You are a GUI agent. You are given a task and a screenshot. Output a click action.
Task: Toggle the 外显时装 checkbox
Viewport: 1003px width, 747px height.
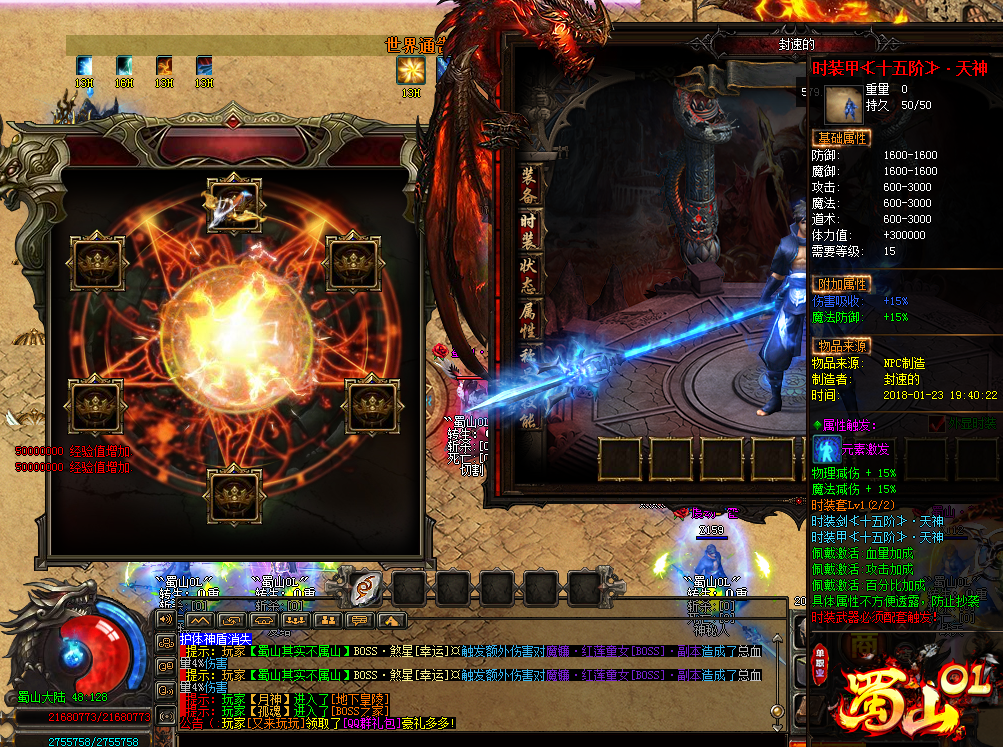(x=936, y=425)
